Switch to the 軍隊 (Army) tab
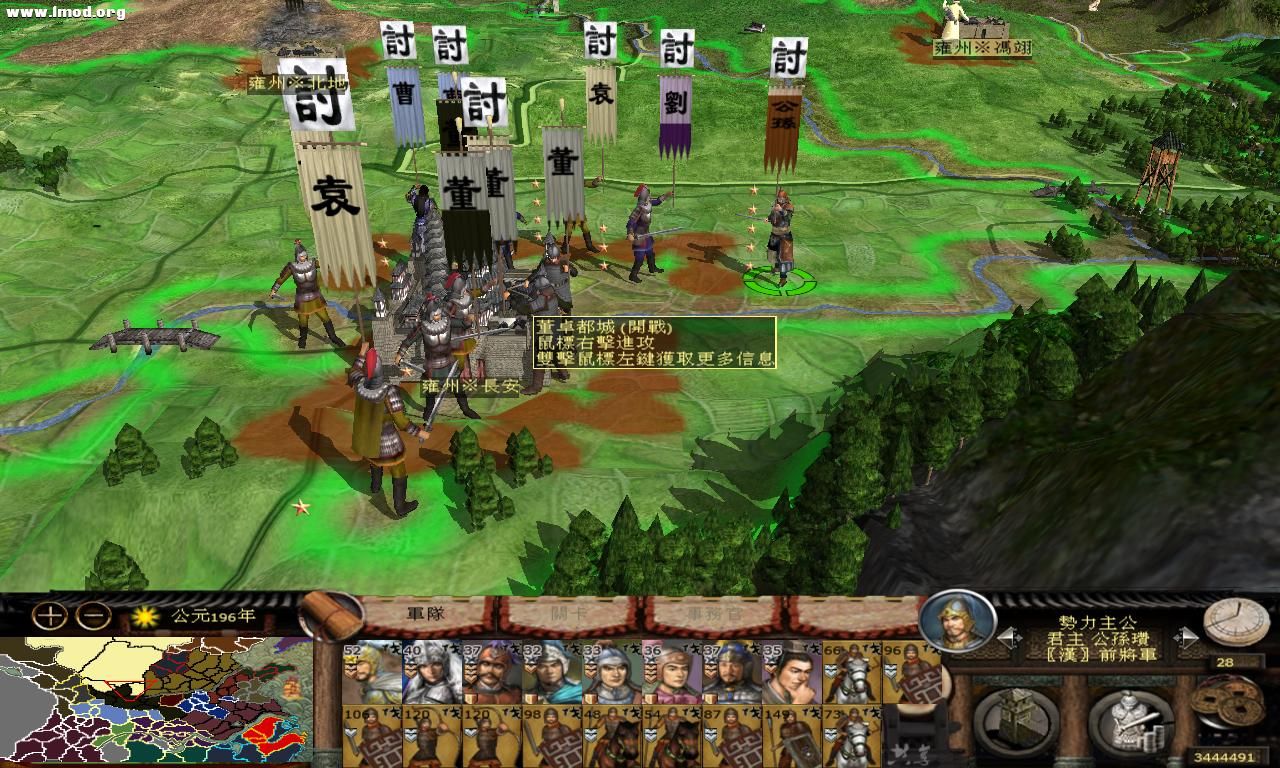 pos(425,614)
